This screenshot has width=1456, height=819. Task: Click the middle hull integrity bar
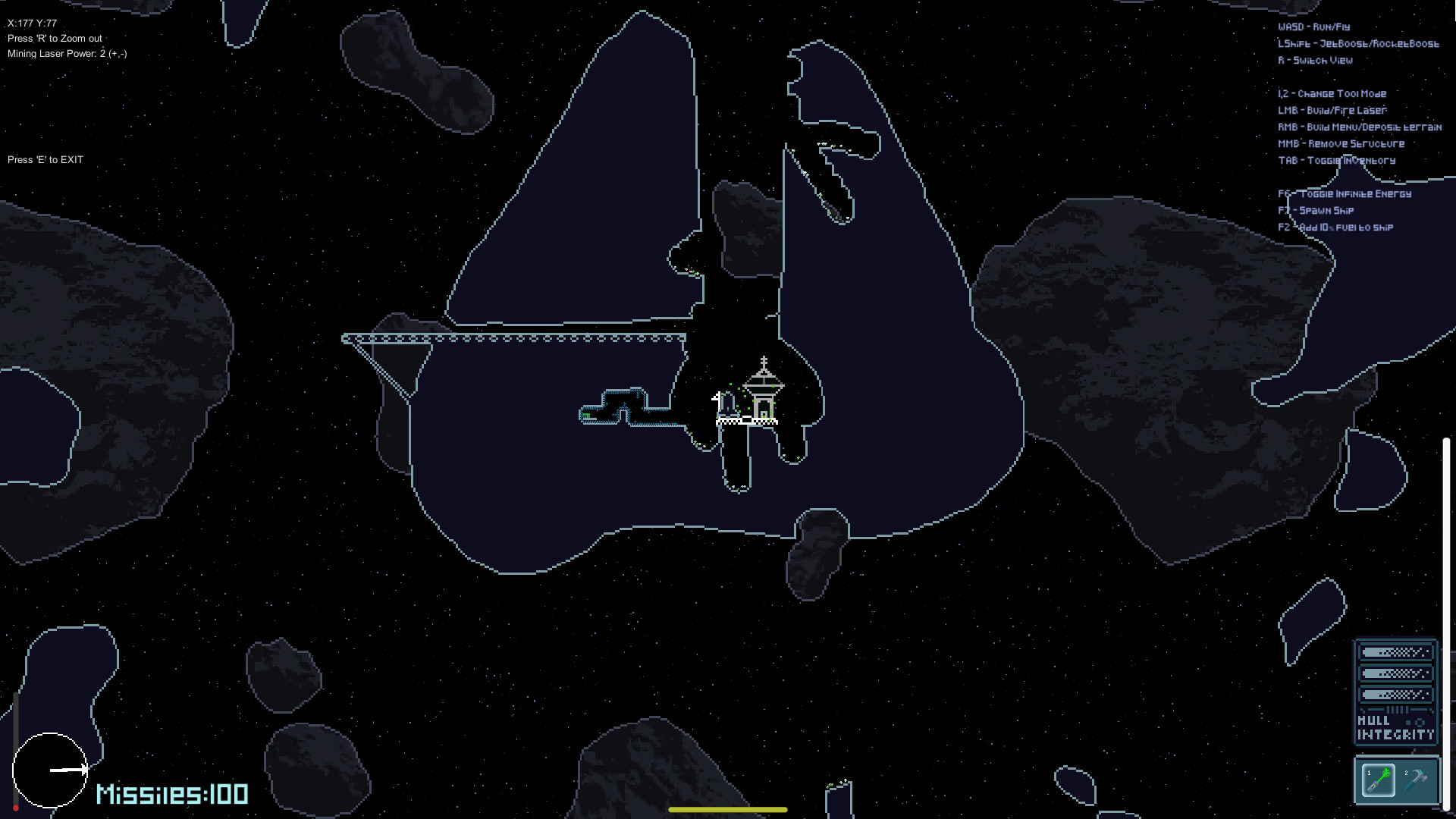(x=1395, y=672)
